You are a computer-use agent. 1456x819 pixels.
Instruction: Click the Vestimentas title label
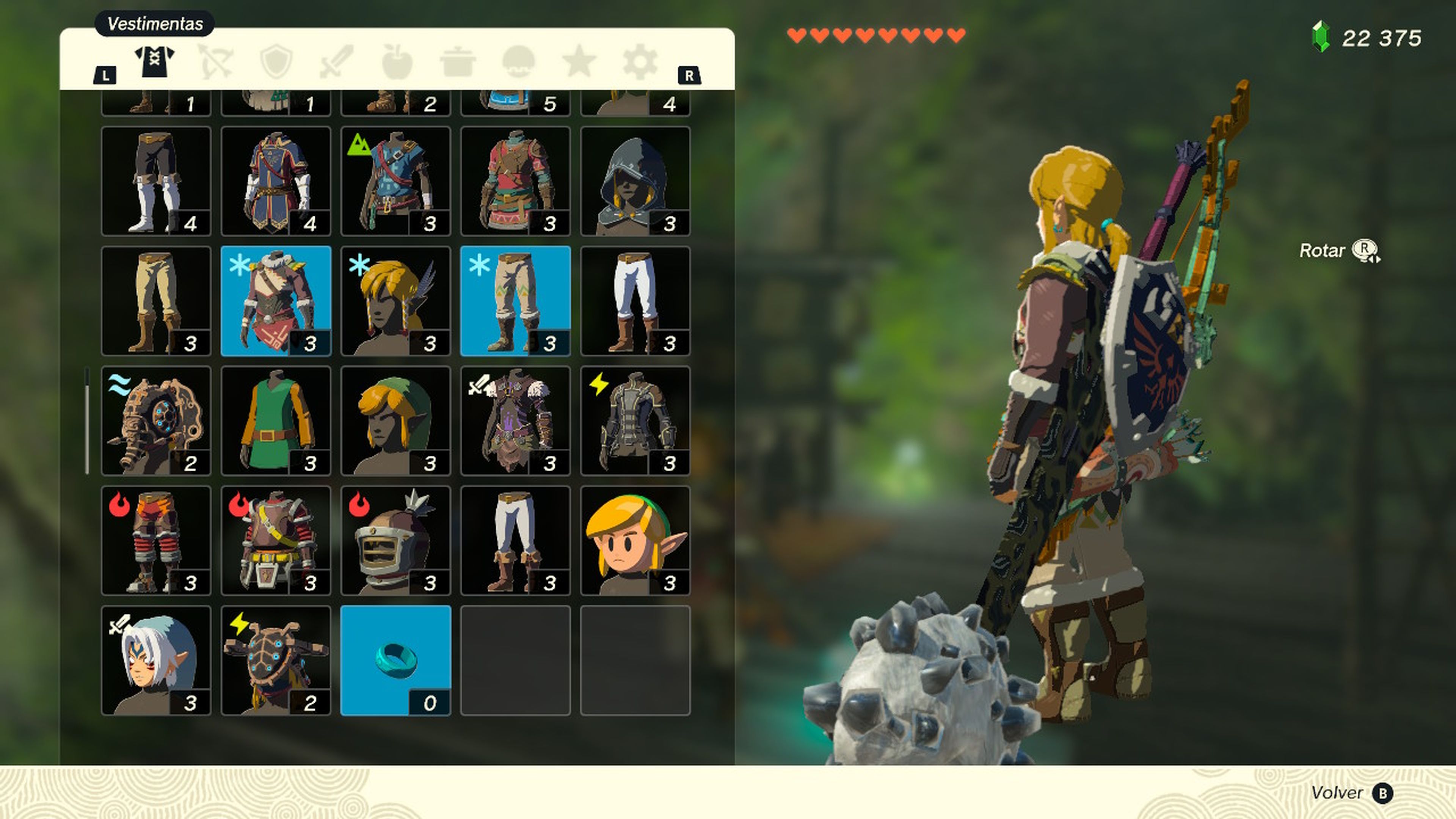[x=153, y=24]
